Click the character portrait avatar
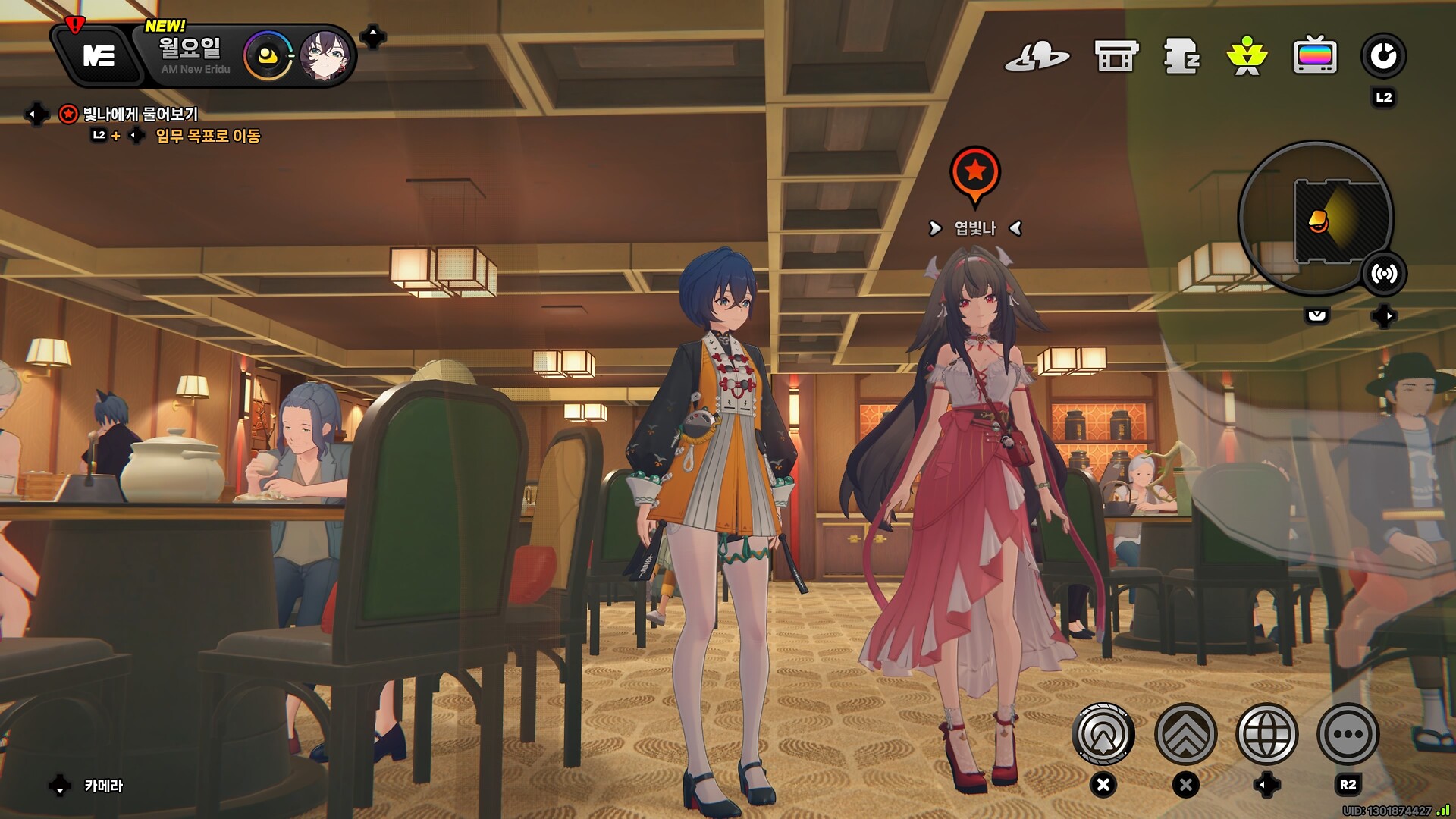 (325, 55)
